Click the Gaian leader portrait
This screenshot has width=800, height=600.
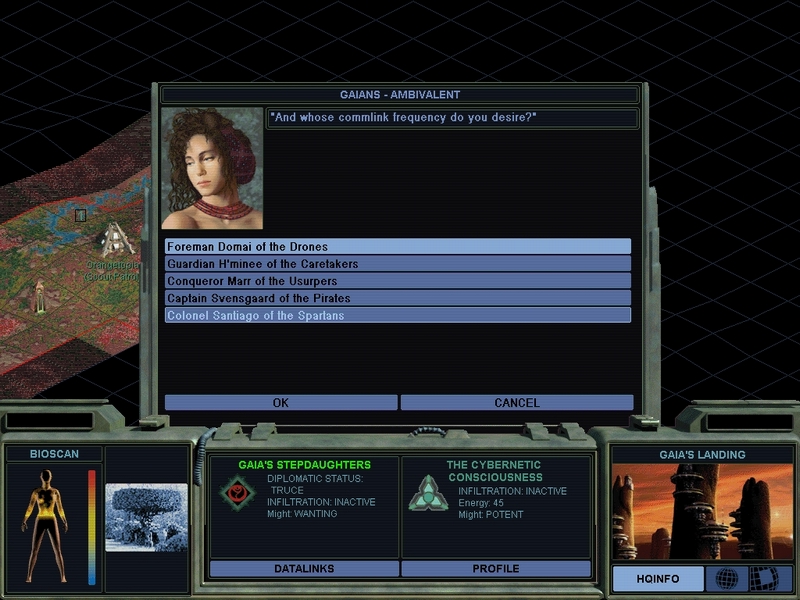click(x=212, y=169)
